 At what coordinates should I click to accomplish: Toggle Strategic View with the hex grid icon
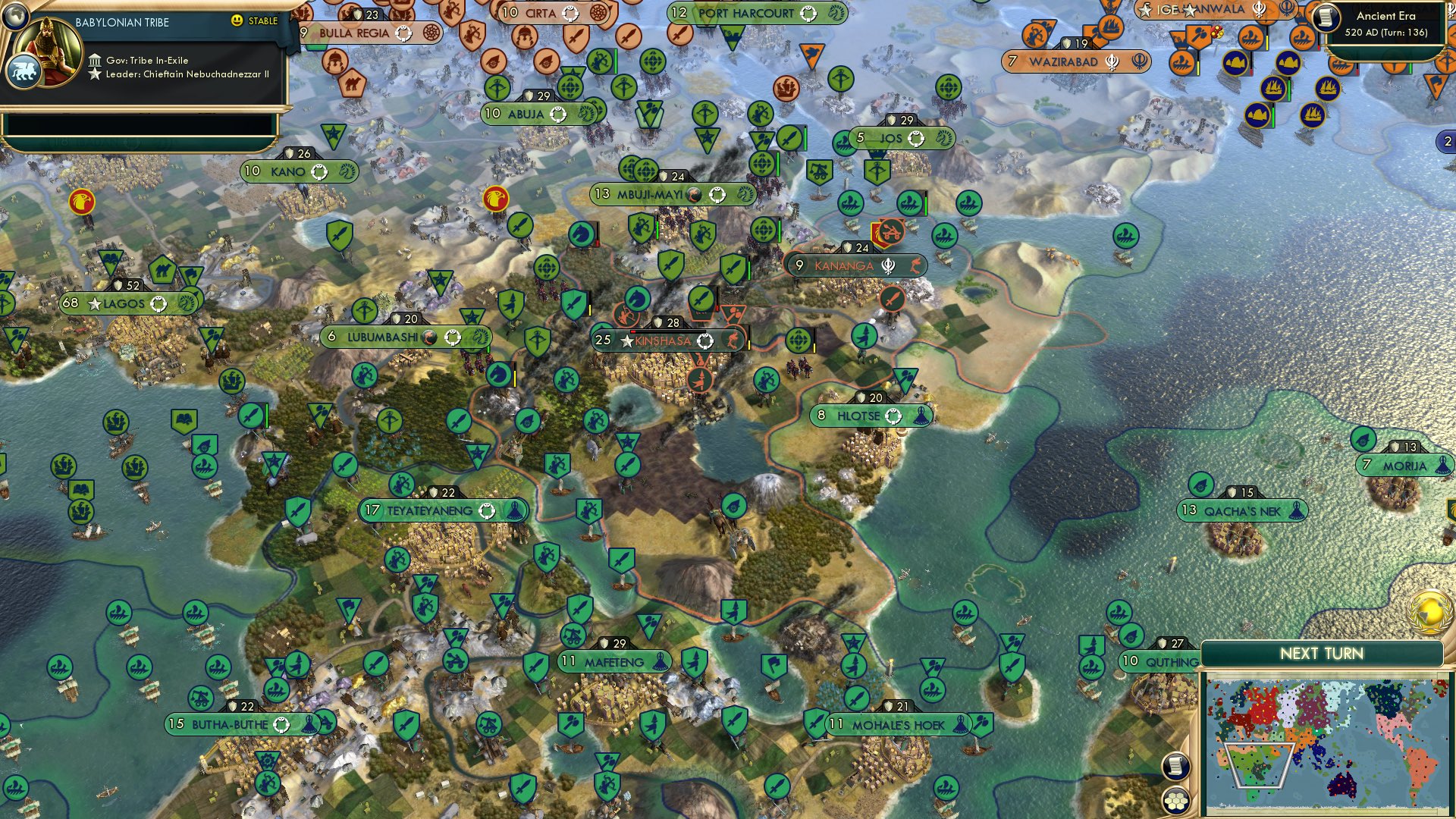pos(1178,800)
